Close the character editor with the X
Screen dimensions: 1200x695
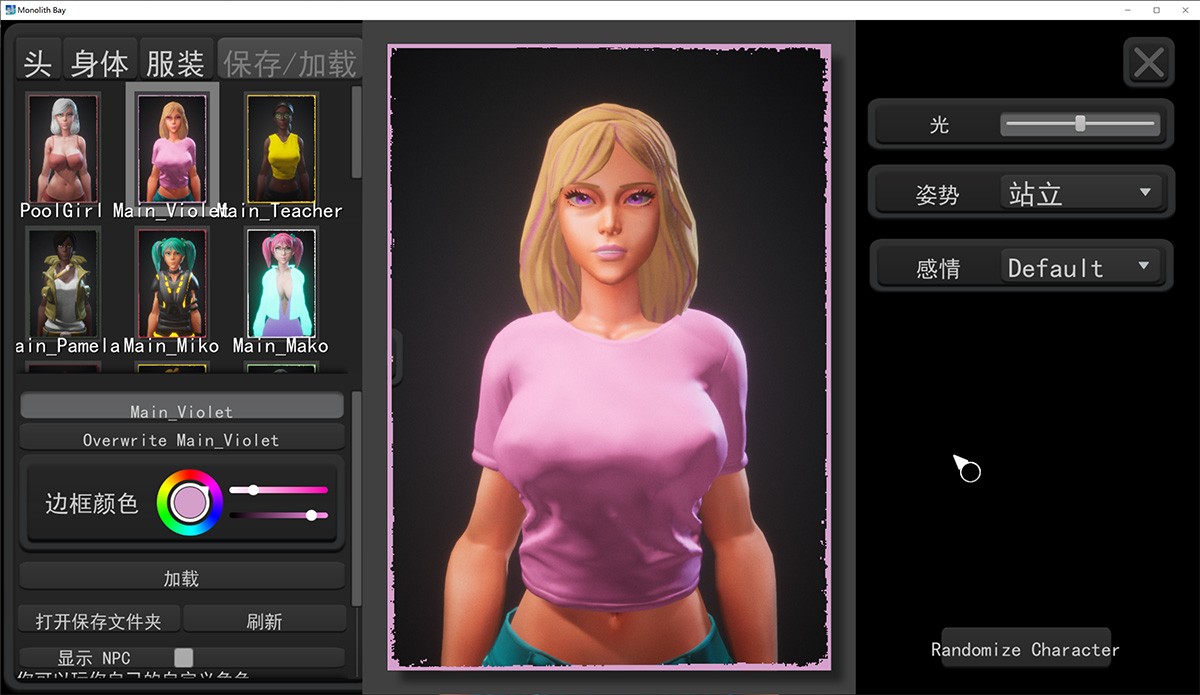click(1148, 64)
